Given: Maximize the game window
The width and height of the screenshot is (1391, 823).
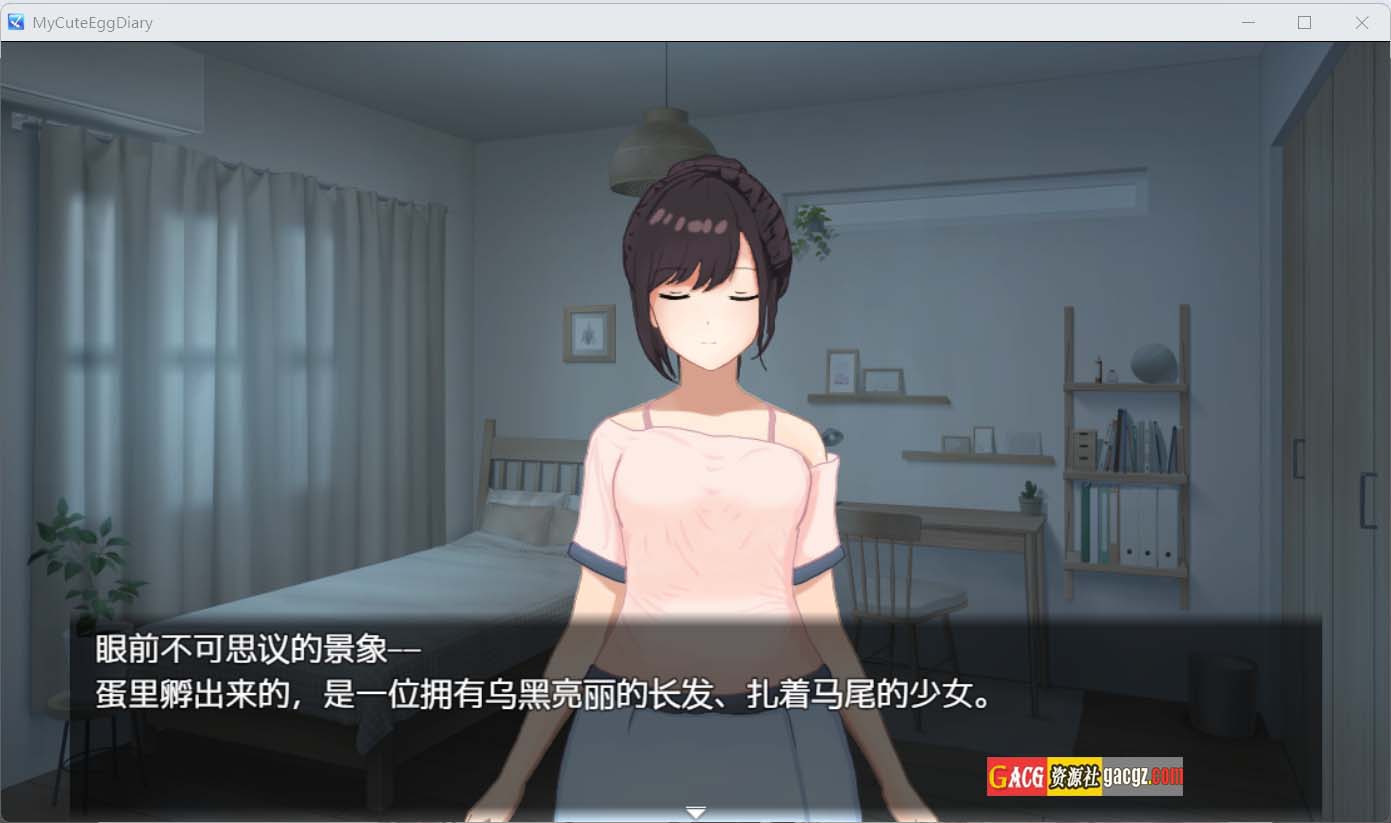Looking at the screenshot, I should click(x=1304, y=22).
